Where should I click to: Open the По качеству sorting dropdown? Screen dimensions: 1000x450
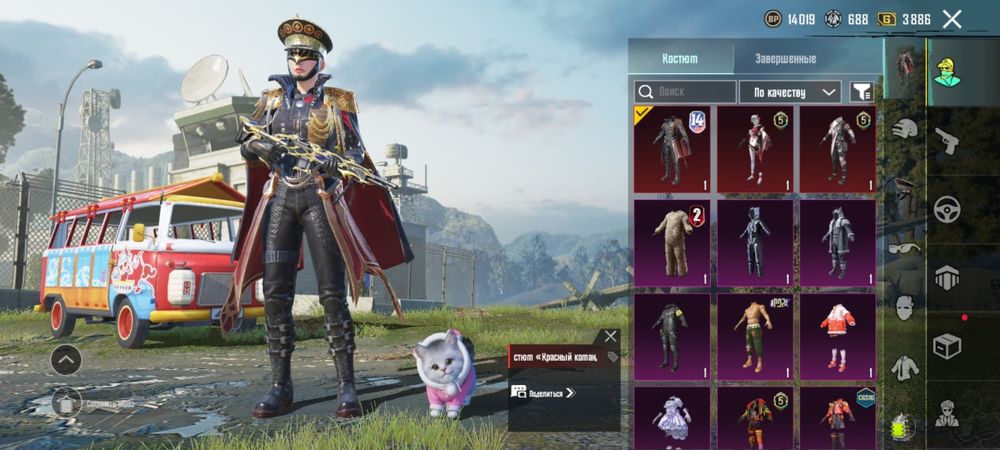(x=790, y=92)
